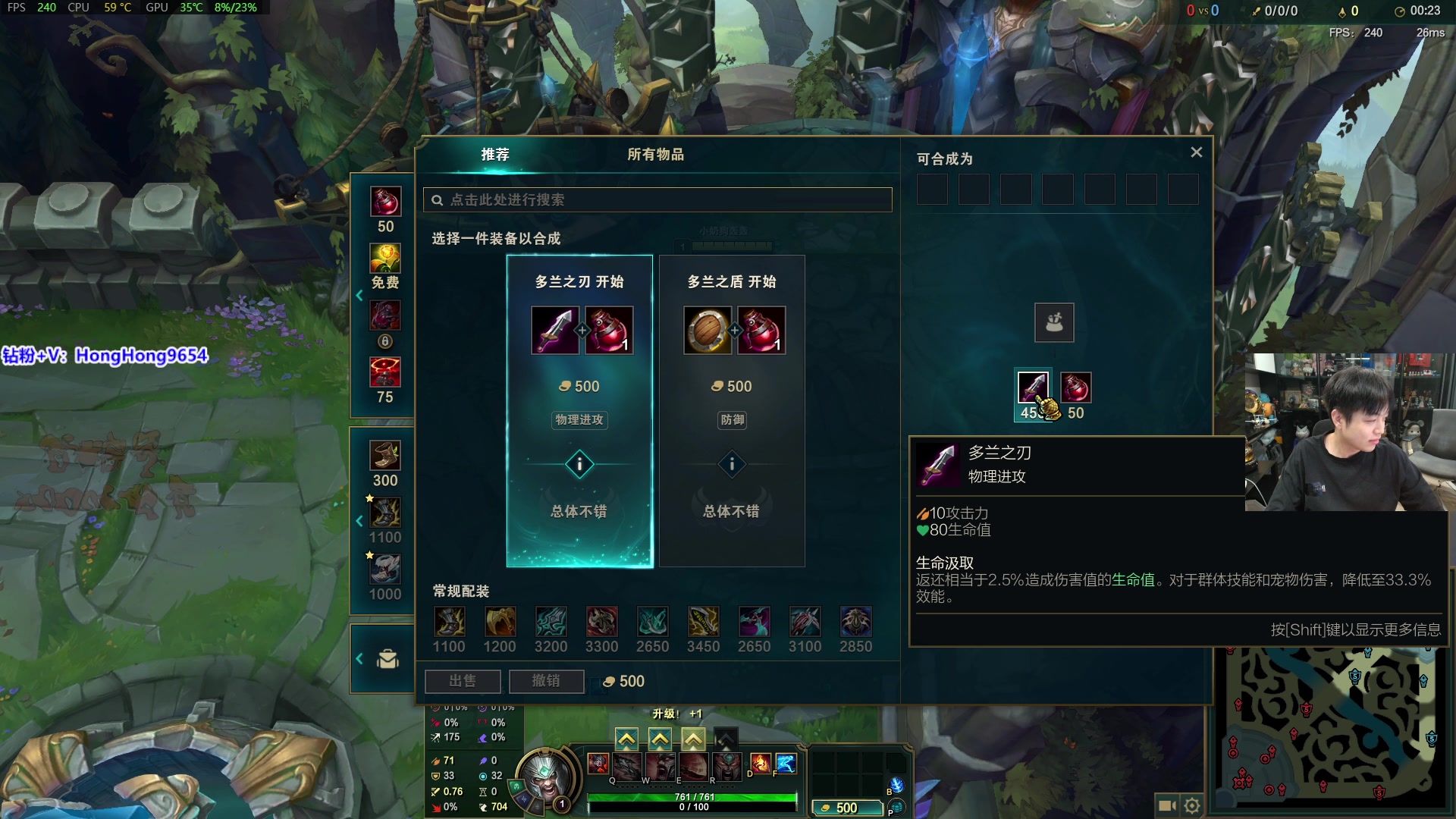Toggle the shop gold button showing 500
1456x819 pixels.
click(846, 808)
